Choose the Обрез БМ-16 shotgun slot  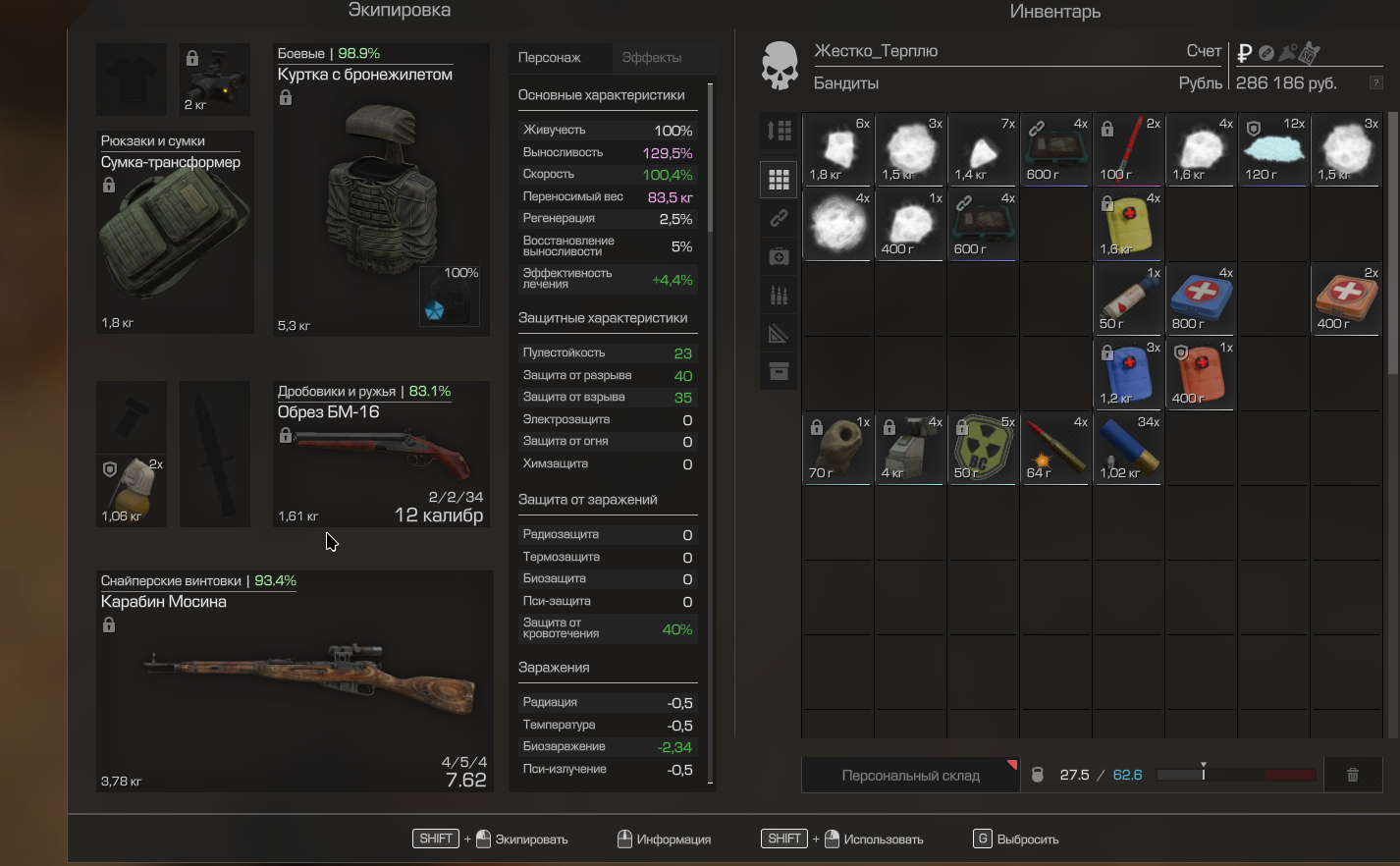pos(381,454)
